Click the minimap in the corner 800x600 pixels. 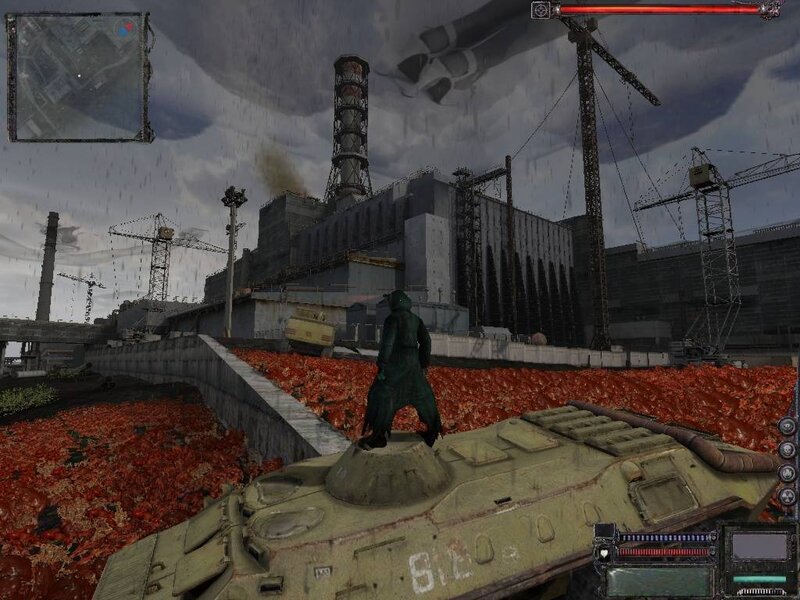coord(78,76)
